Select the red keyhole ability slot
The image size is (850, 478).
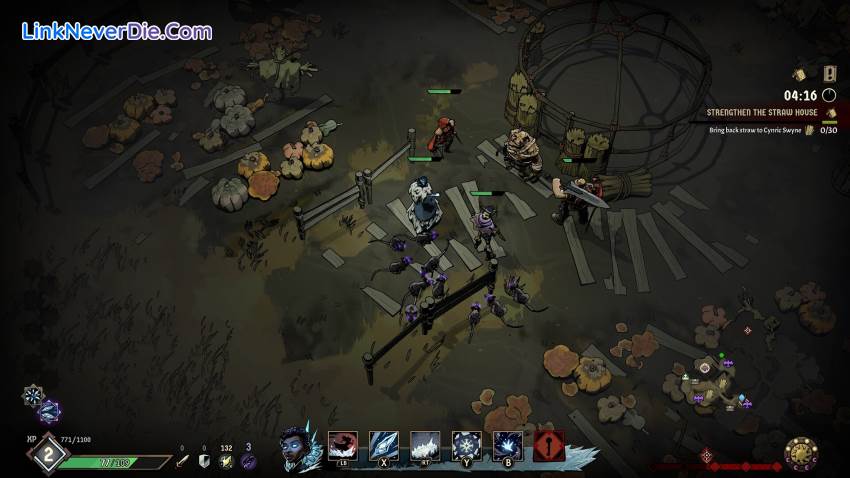point(549,445)
